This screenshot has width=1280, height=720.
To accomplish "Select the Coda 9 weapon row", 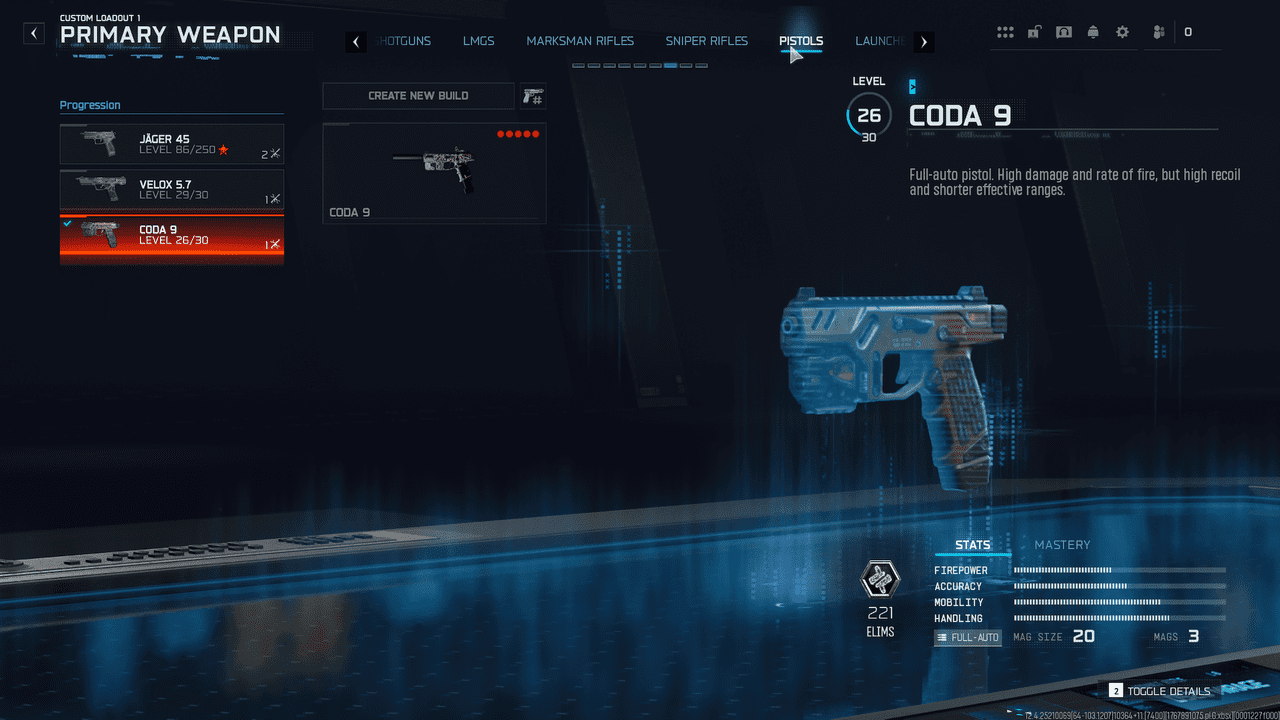I will 172,236.
